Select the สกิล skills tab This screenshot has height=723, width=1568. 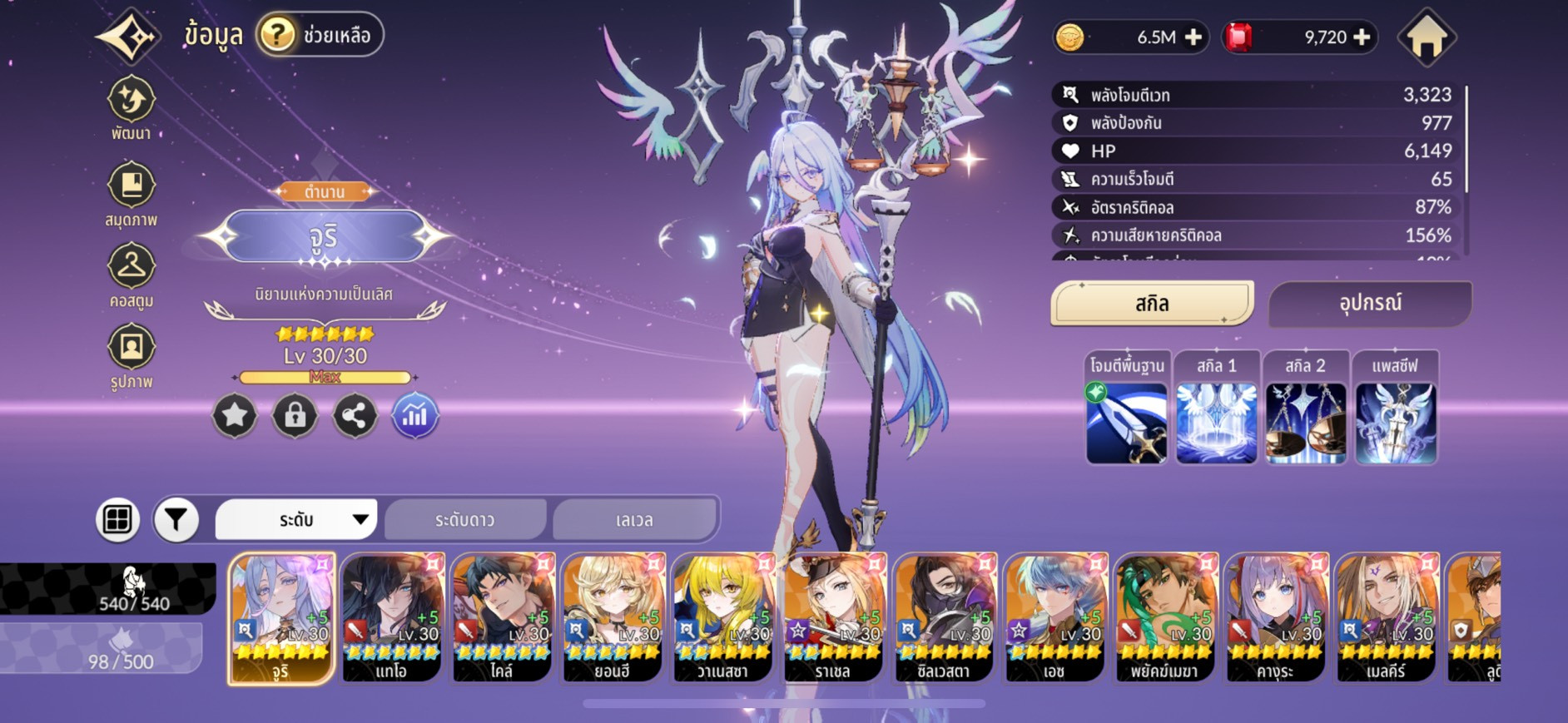coord(1152,304)
